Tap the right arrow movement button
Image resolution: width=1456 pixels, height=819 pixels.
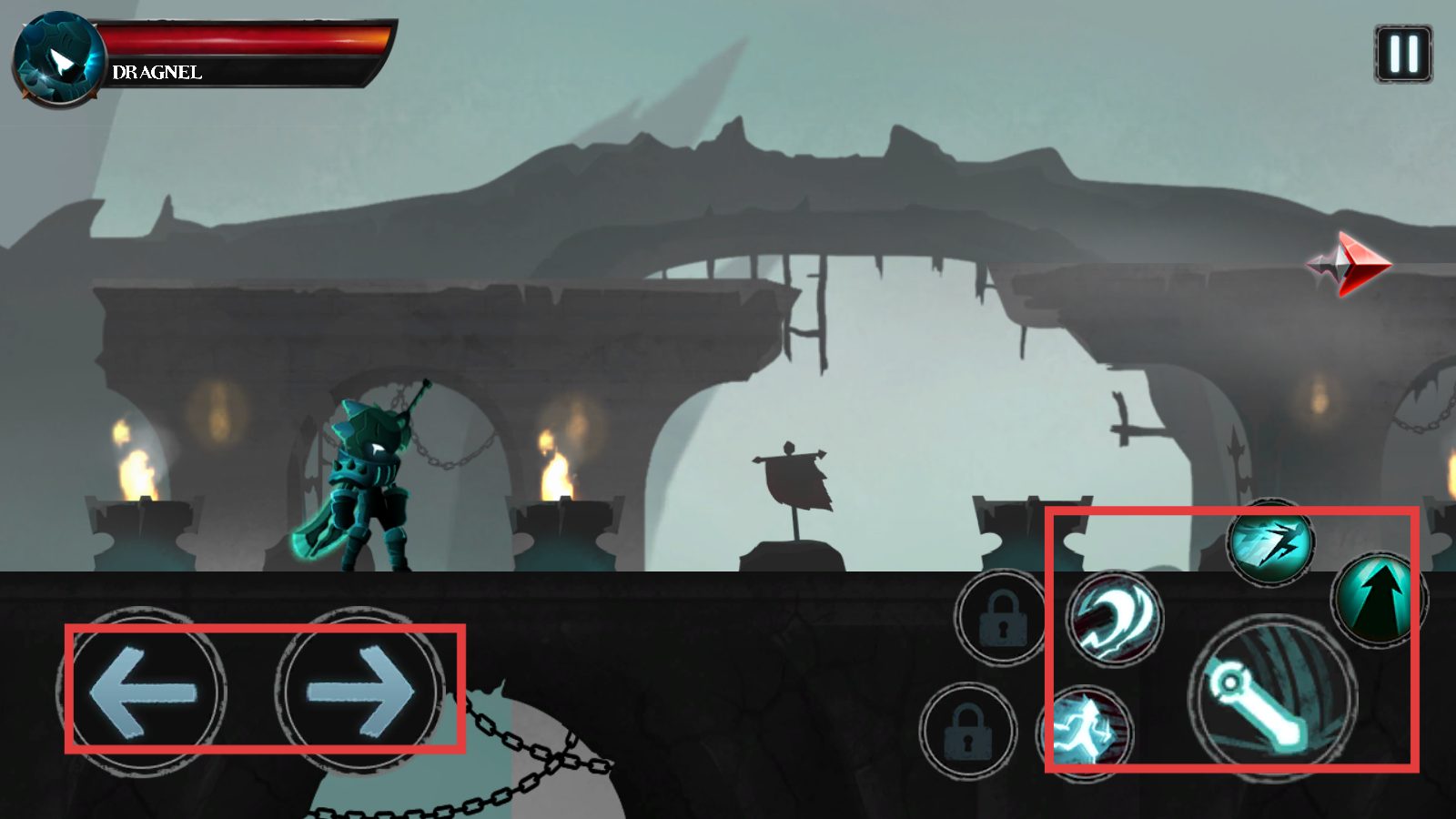coord(360,693)
